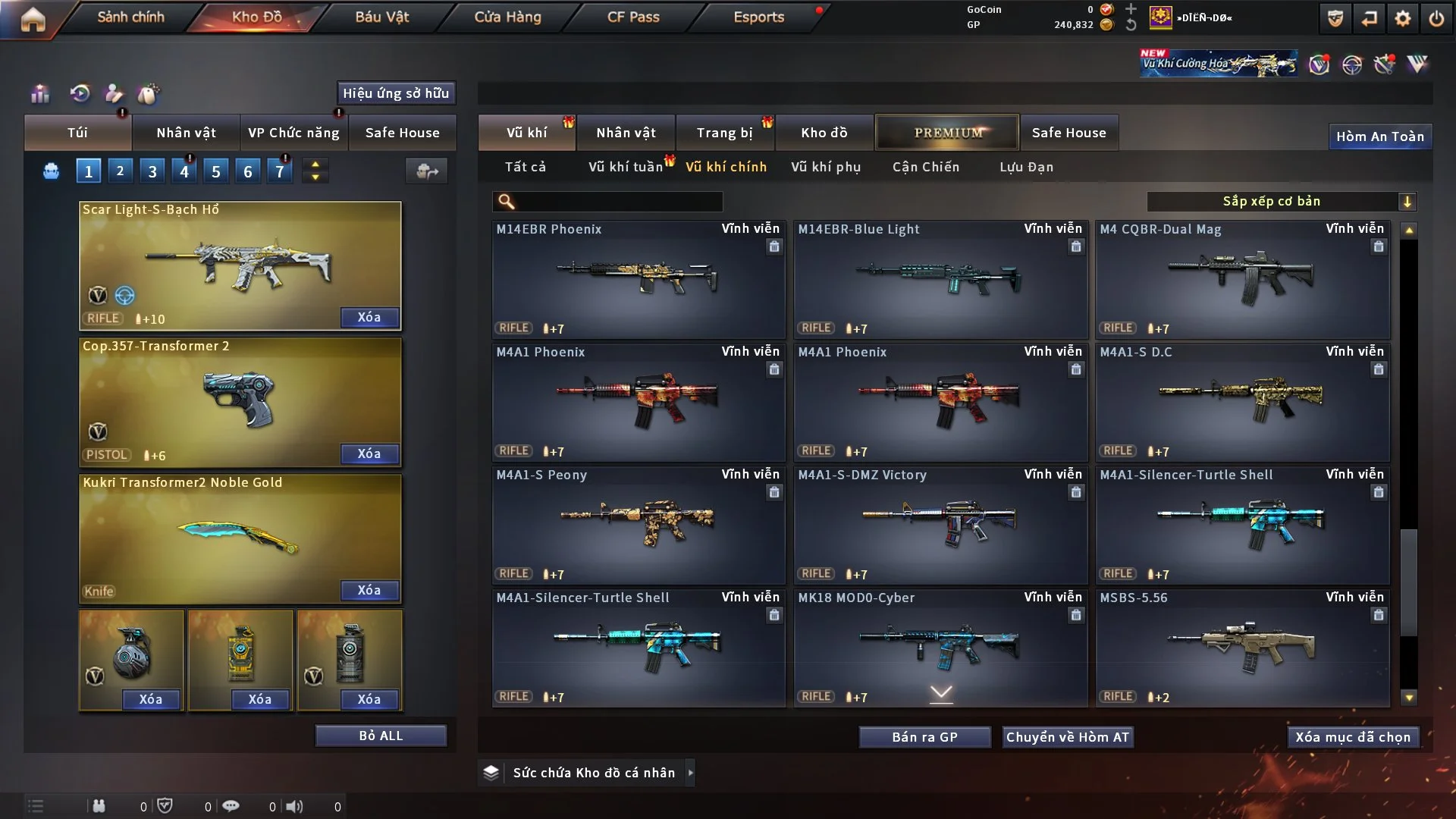Open the Cửa Hàng shop menu
The width and height of the screenshot is (1456, 819).
507,17
